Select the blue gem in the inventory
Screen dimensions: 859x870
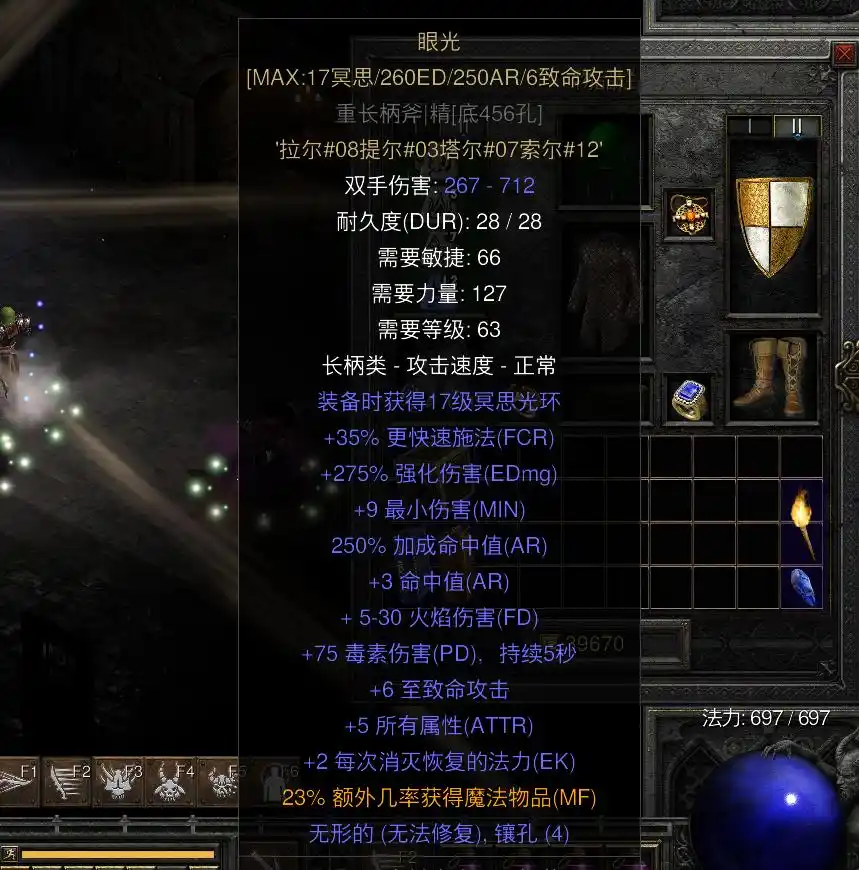pyautogui.click(x=802, y=587)
